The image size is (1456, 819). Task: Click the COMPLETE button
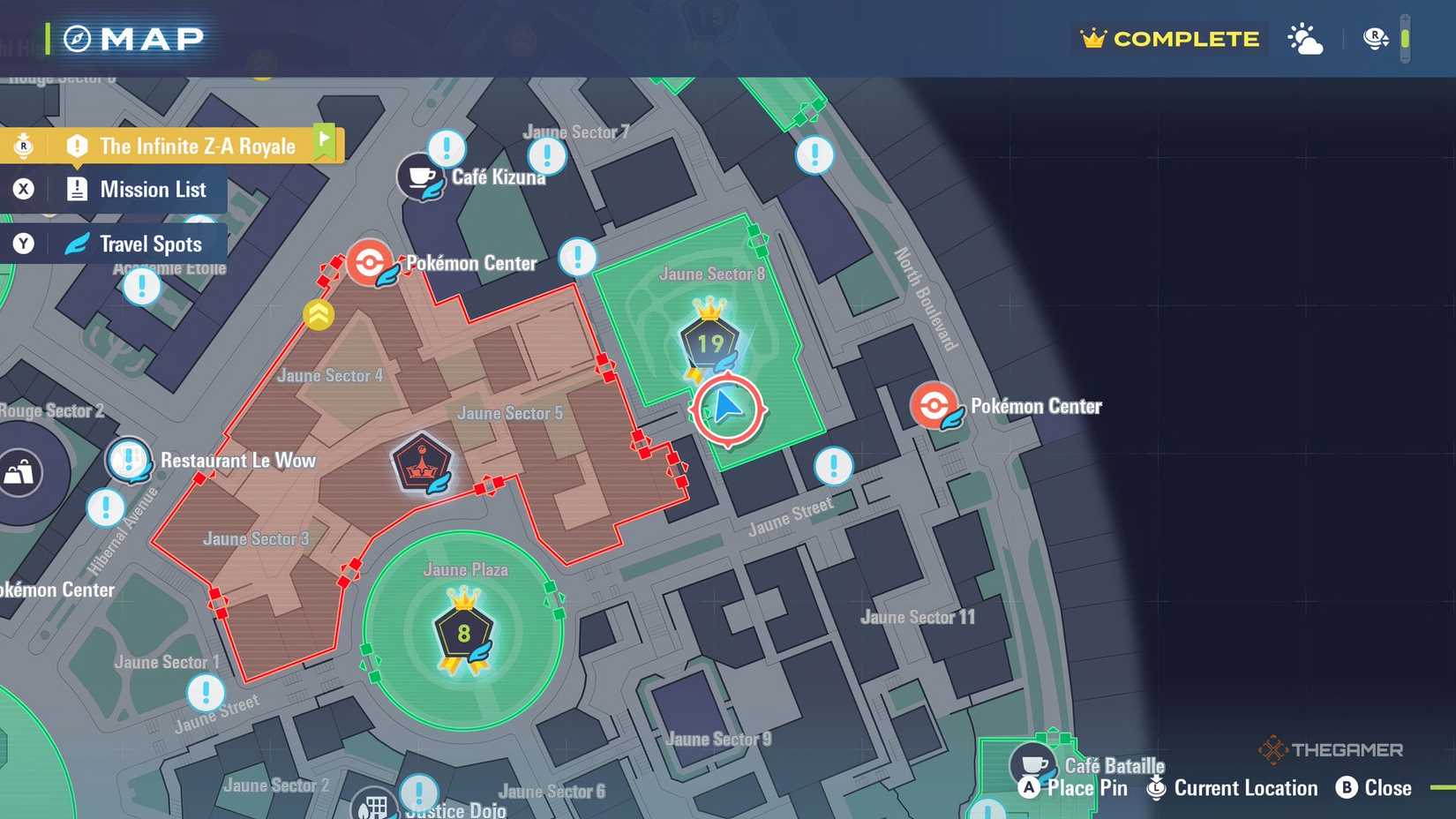1168,39
